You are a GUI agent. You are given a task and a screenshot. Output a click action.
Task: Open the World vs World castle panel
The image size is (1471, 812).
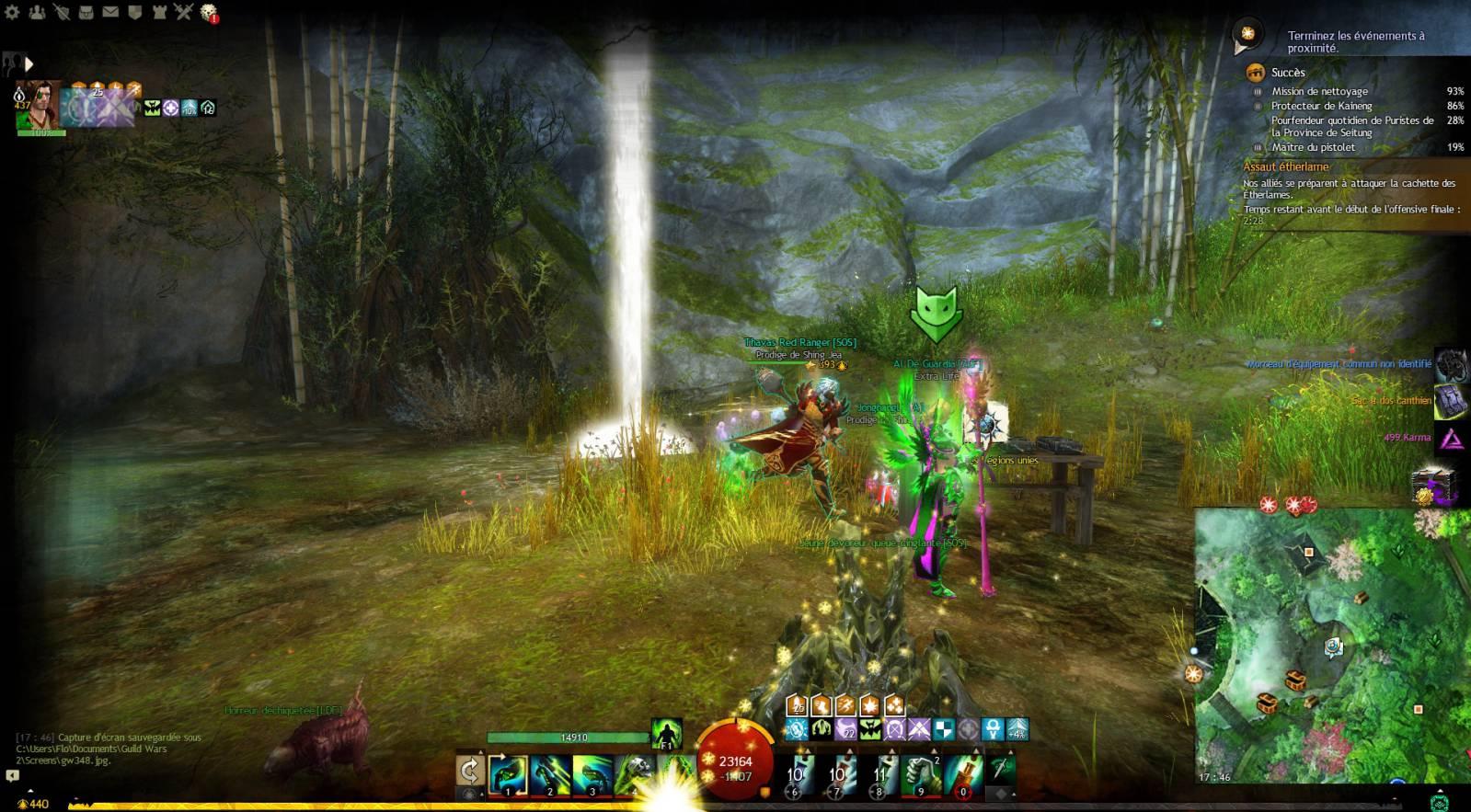coord(159,12)
